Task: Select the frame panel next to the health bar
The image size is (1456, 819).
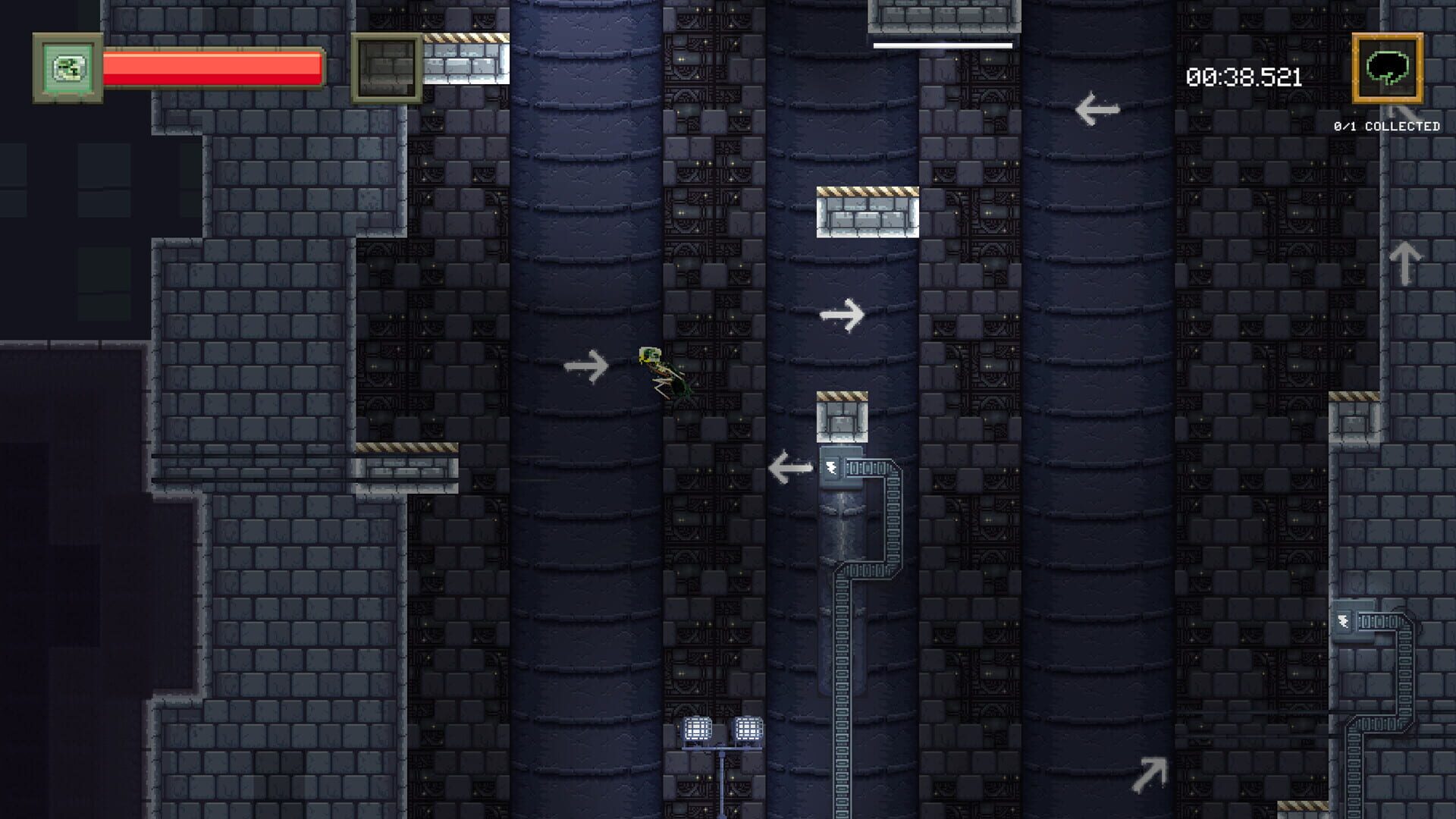Action: [x=388, y=66]
